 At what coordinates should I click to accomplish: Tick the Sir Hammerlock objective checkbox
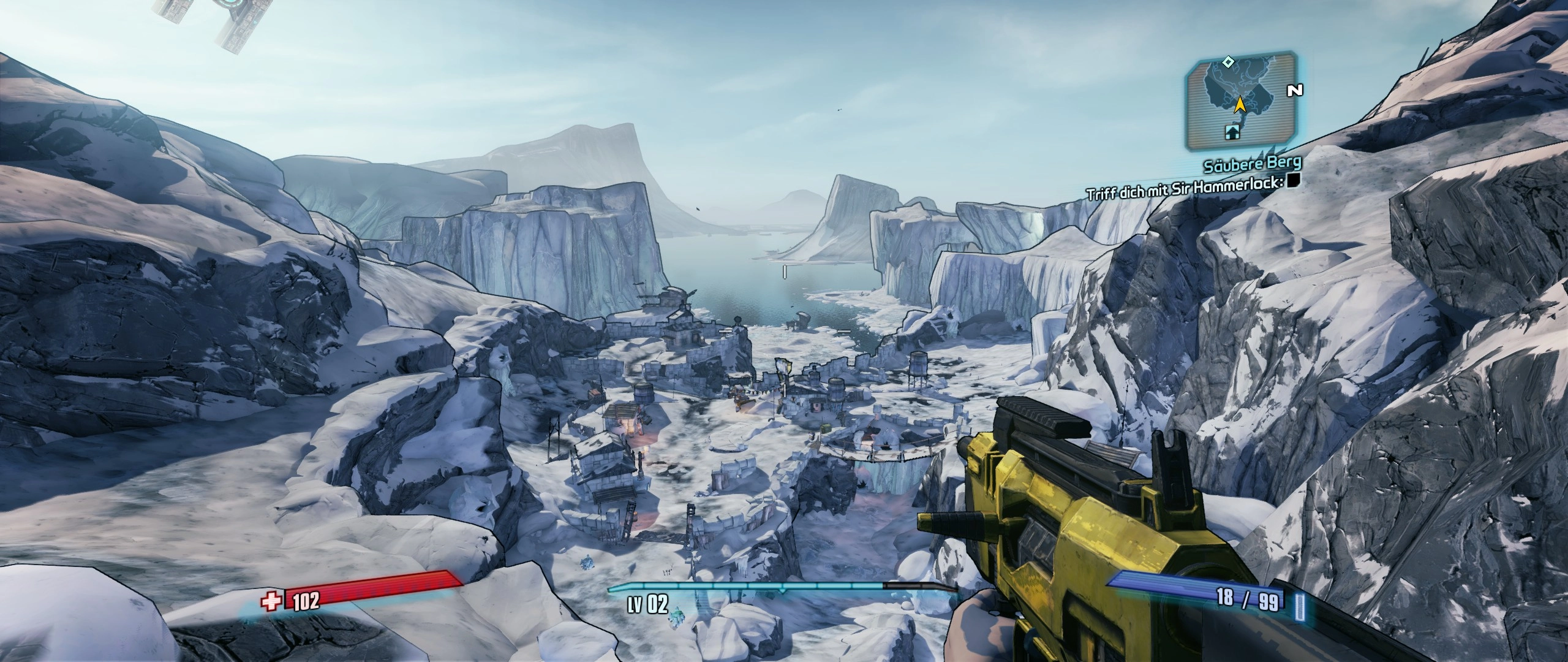(x=1293, y=180)
